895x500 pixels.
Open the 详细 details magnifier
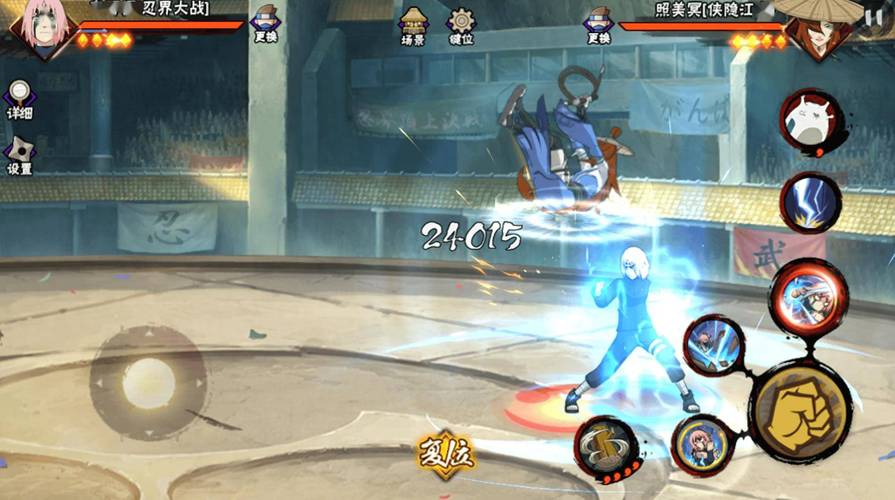click(x=19, y=99)
